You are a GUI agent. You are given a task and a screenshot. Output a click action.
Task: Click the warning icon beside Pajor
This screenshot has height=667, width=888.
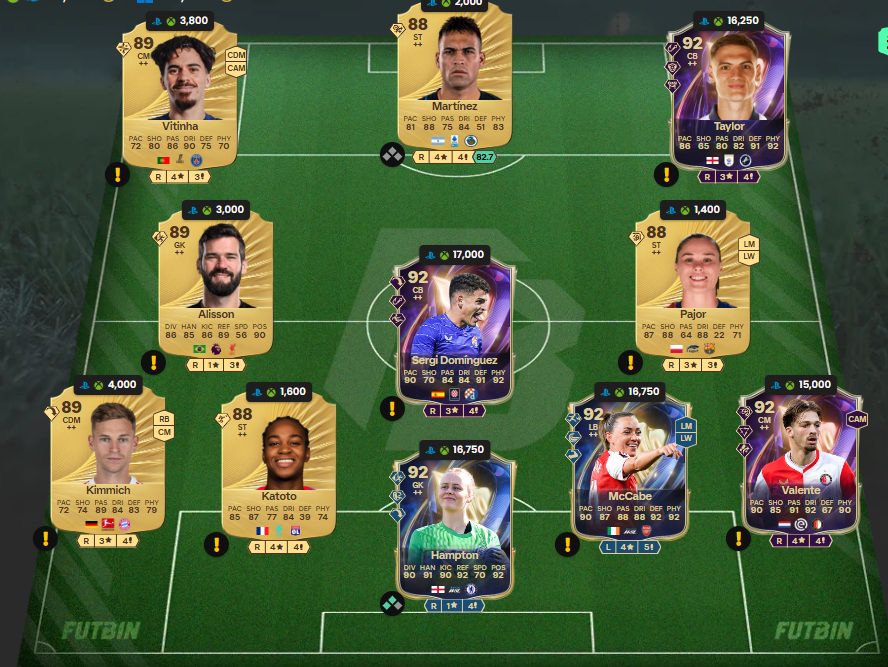click(x=630, y=362)
